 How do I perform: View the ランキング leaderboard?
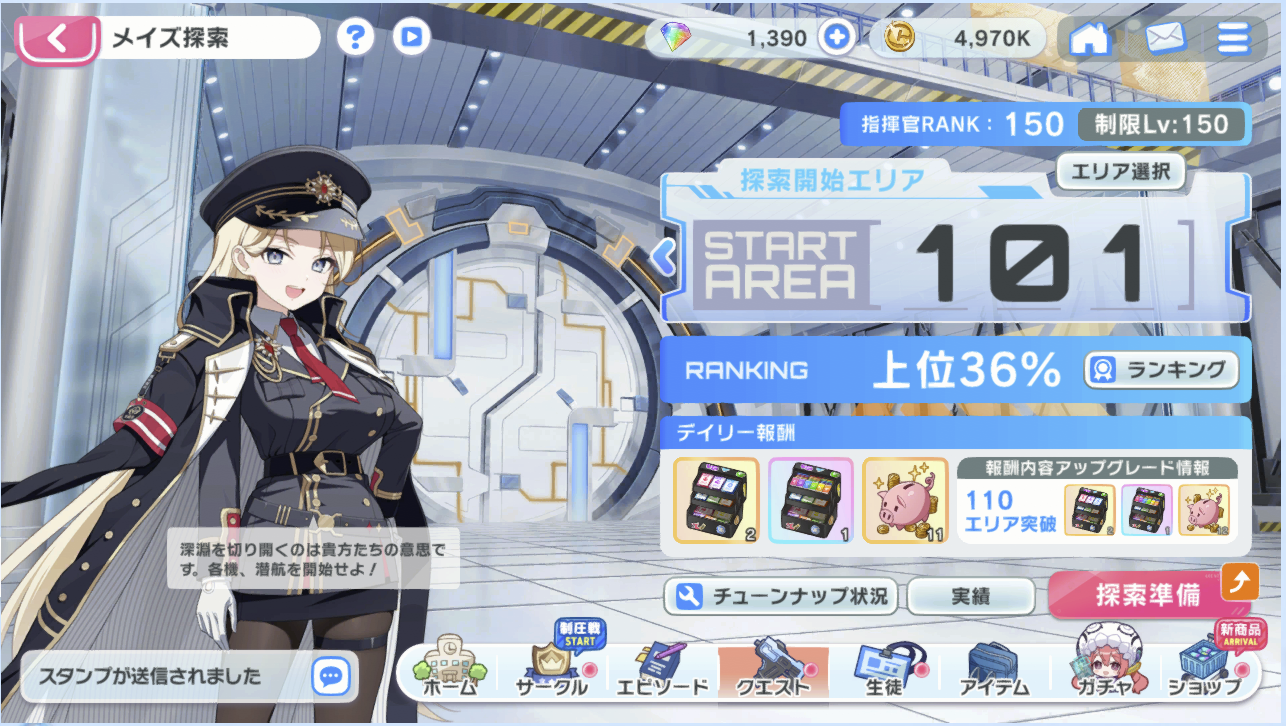click(x=1161, y=370)
